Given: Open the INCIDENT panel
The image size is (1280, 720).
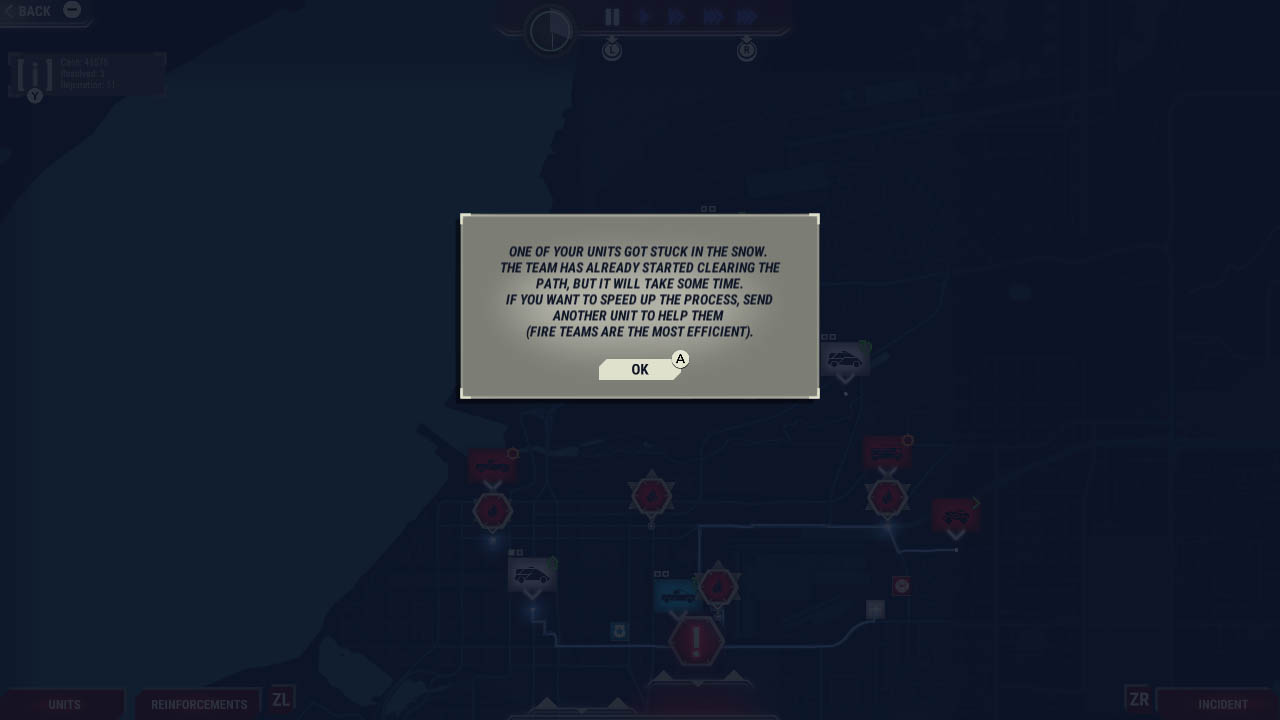Looking at the screenshot, I should click(1223, 703).
